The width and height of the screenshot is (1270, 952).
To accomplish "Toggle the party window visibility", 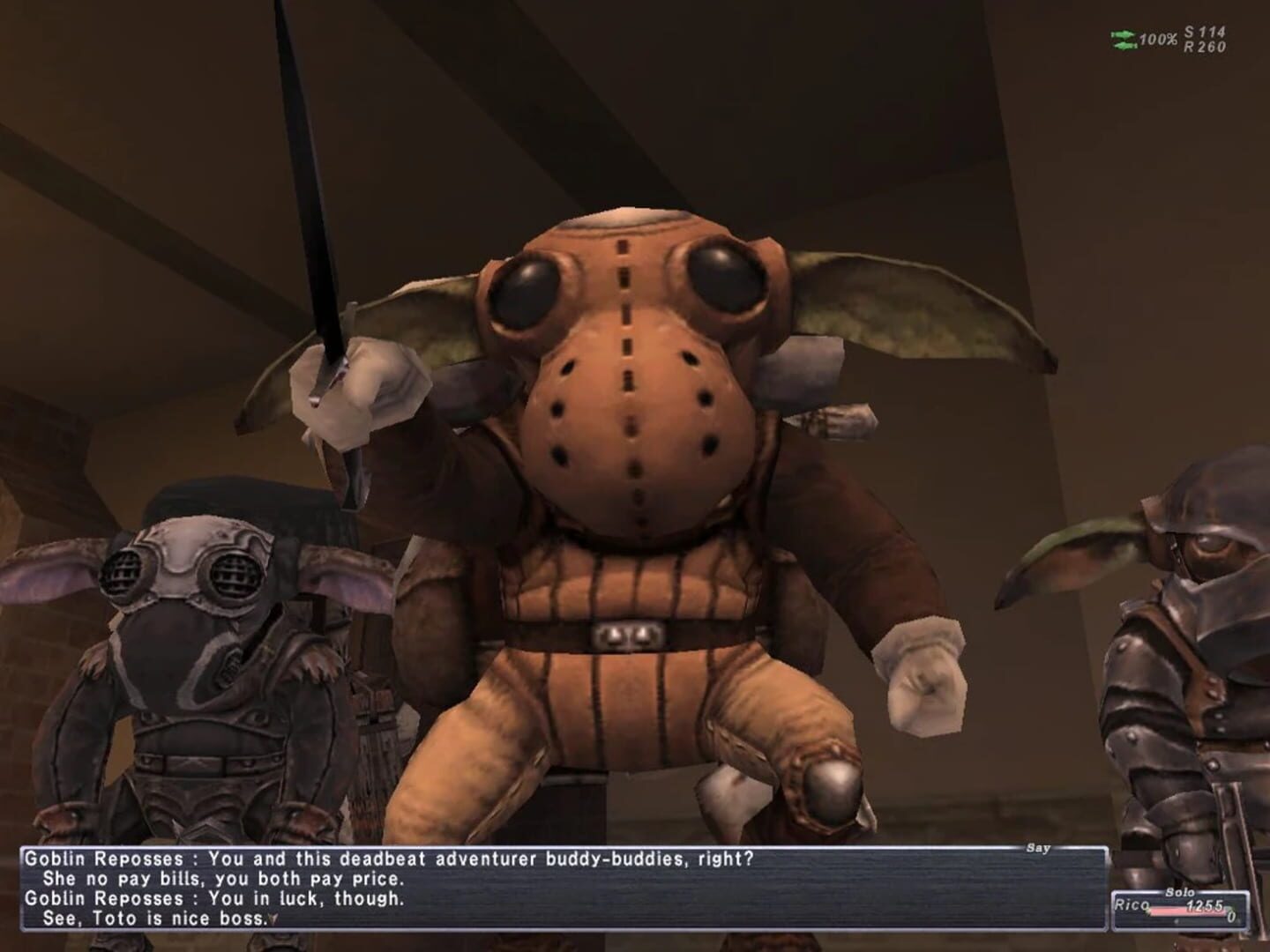I will pyautogui.click(x=1182, y=908).
